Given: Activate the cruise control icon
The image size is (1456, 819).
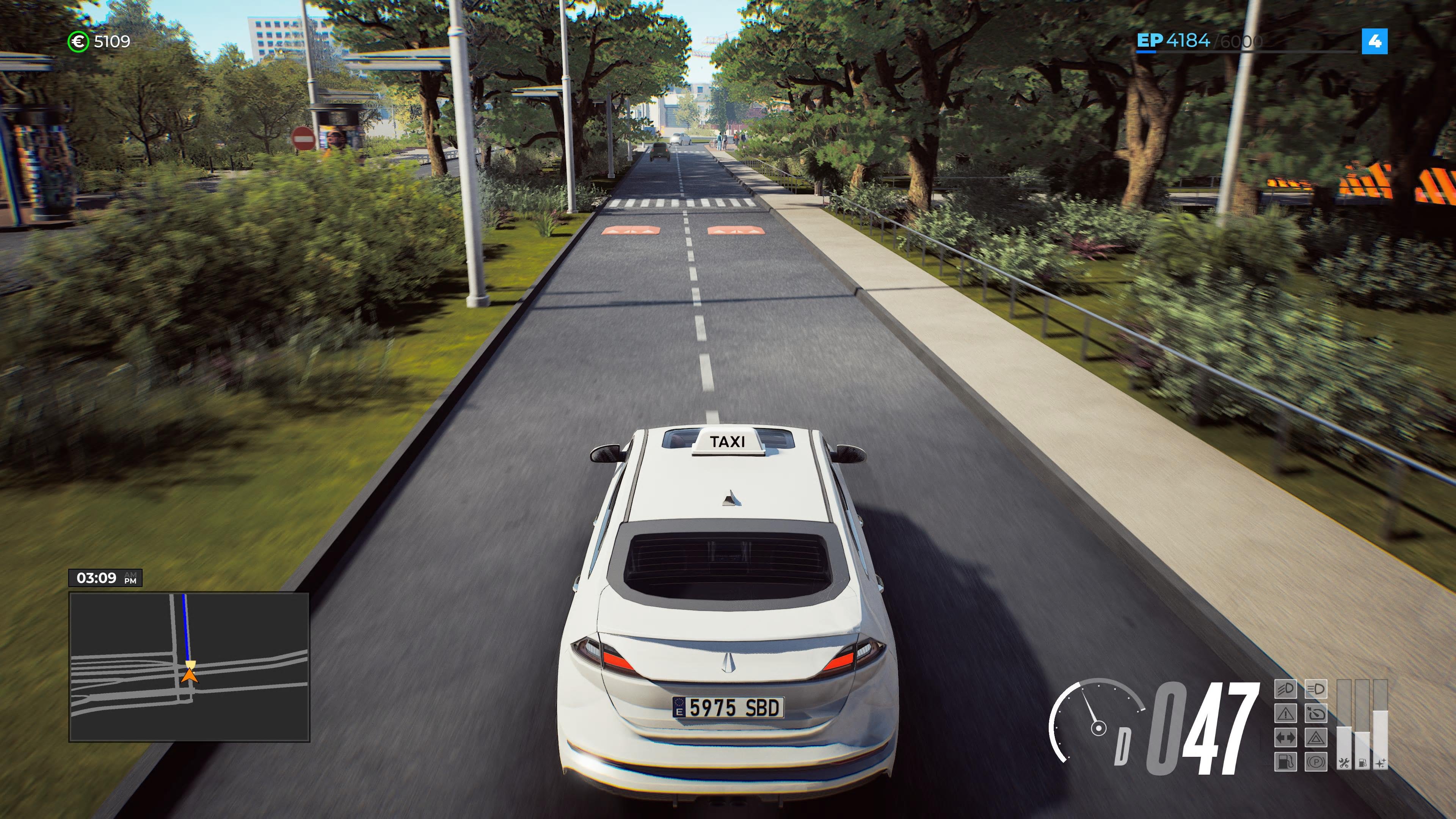Looking at the screenshot, I should (1316, 713).
